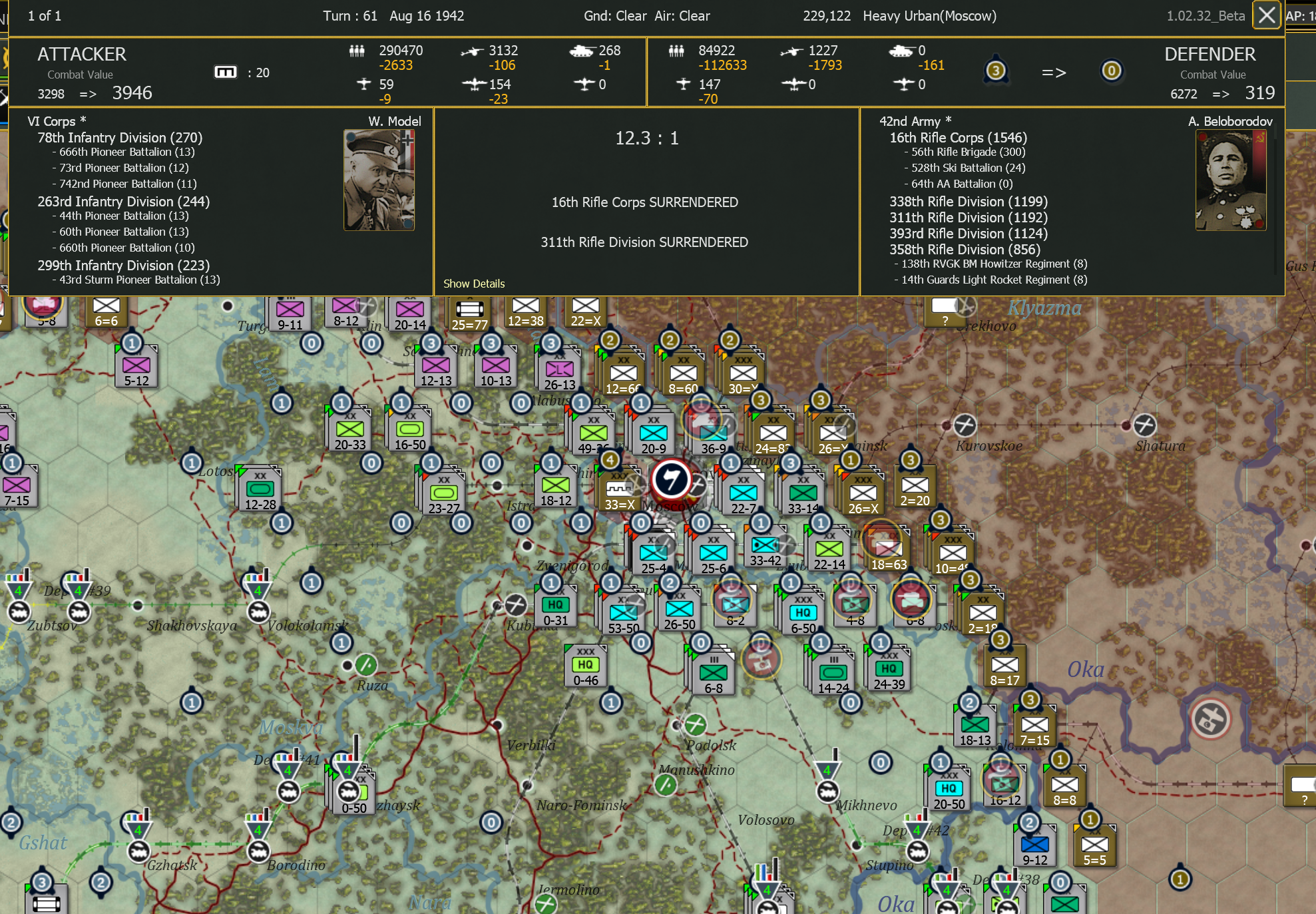
Task: Click the tank icon in defender statistics
Action: point(902,50)
